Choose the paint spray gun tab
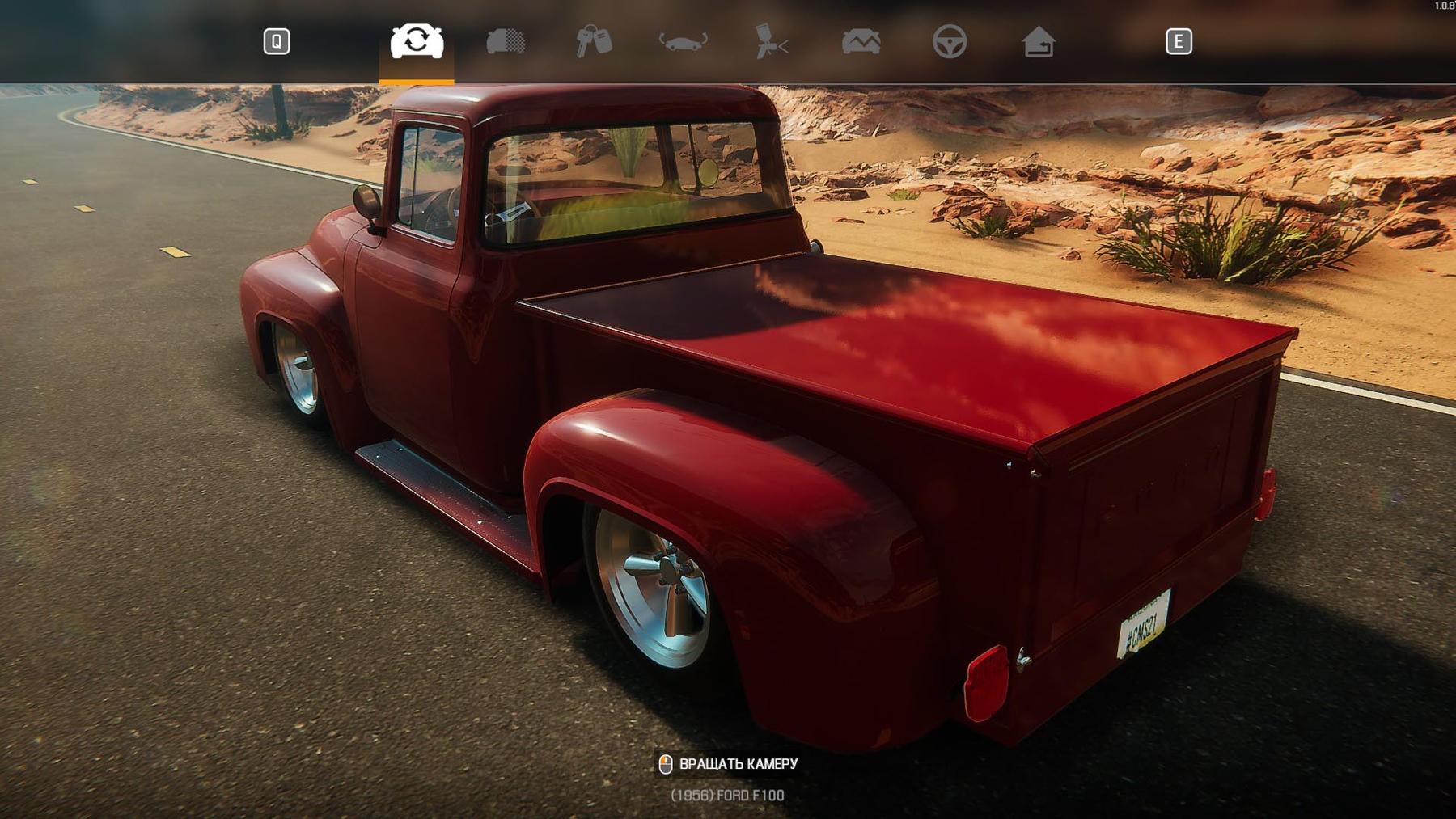1456x819 pixels. tap(771, 41)
